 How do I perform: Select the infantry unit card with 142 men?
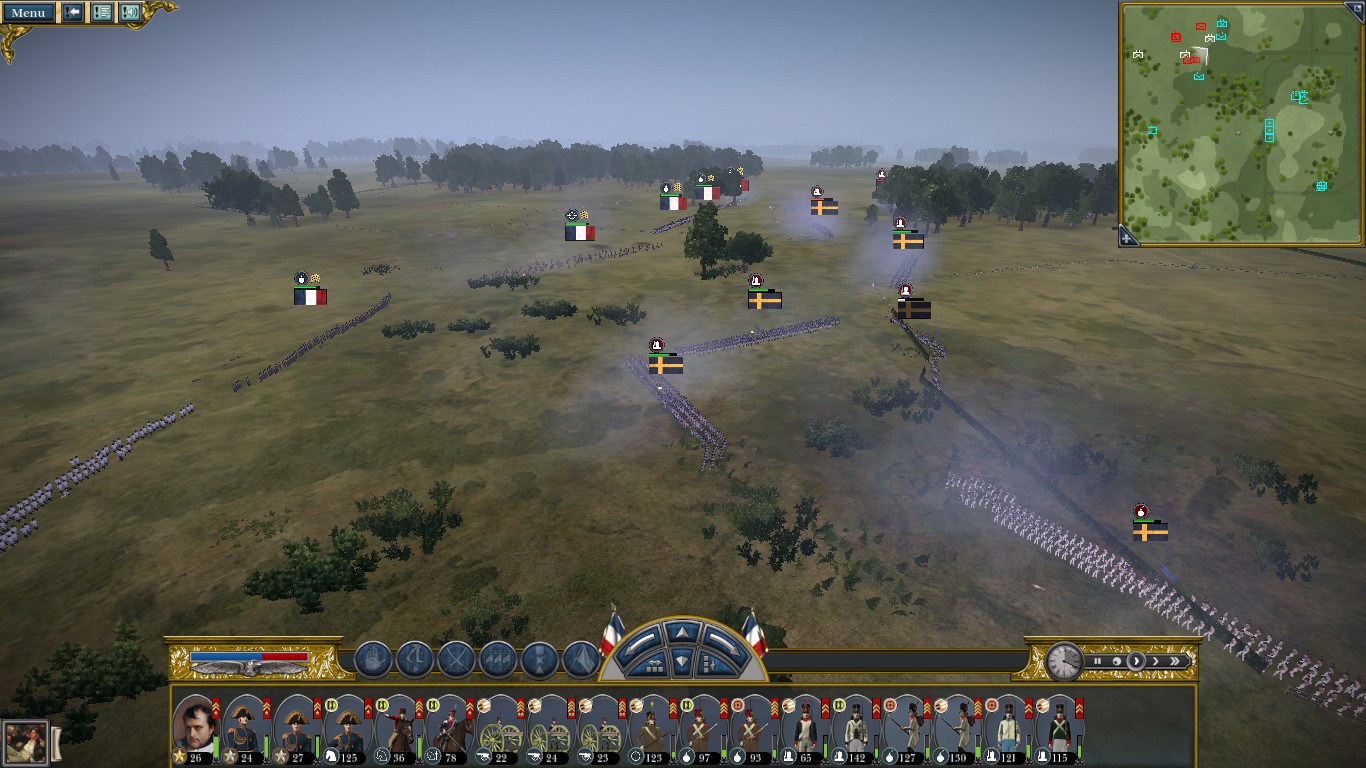point(853,726)
